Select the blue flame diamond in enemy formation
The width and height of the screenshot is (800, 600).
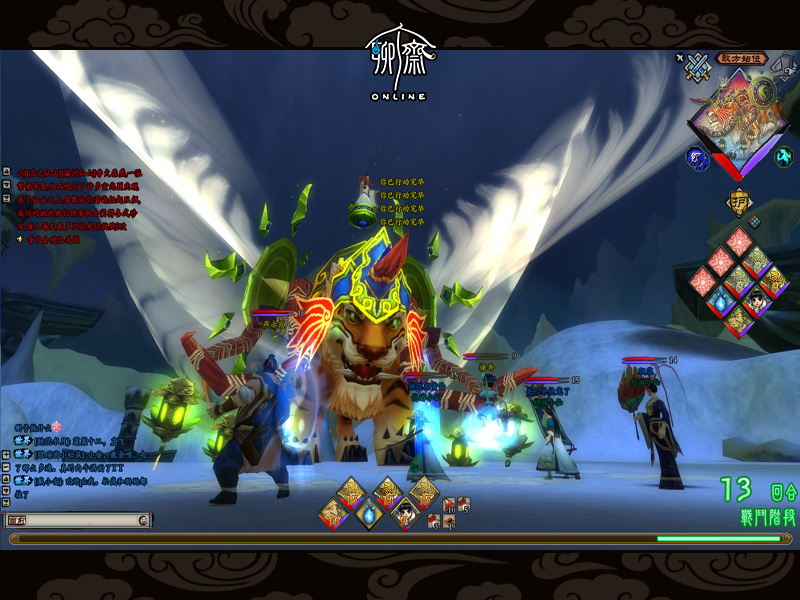click(718, 299)
